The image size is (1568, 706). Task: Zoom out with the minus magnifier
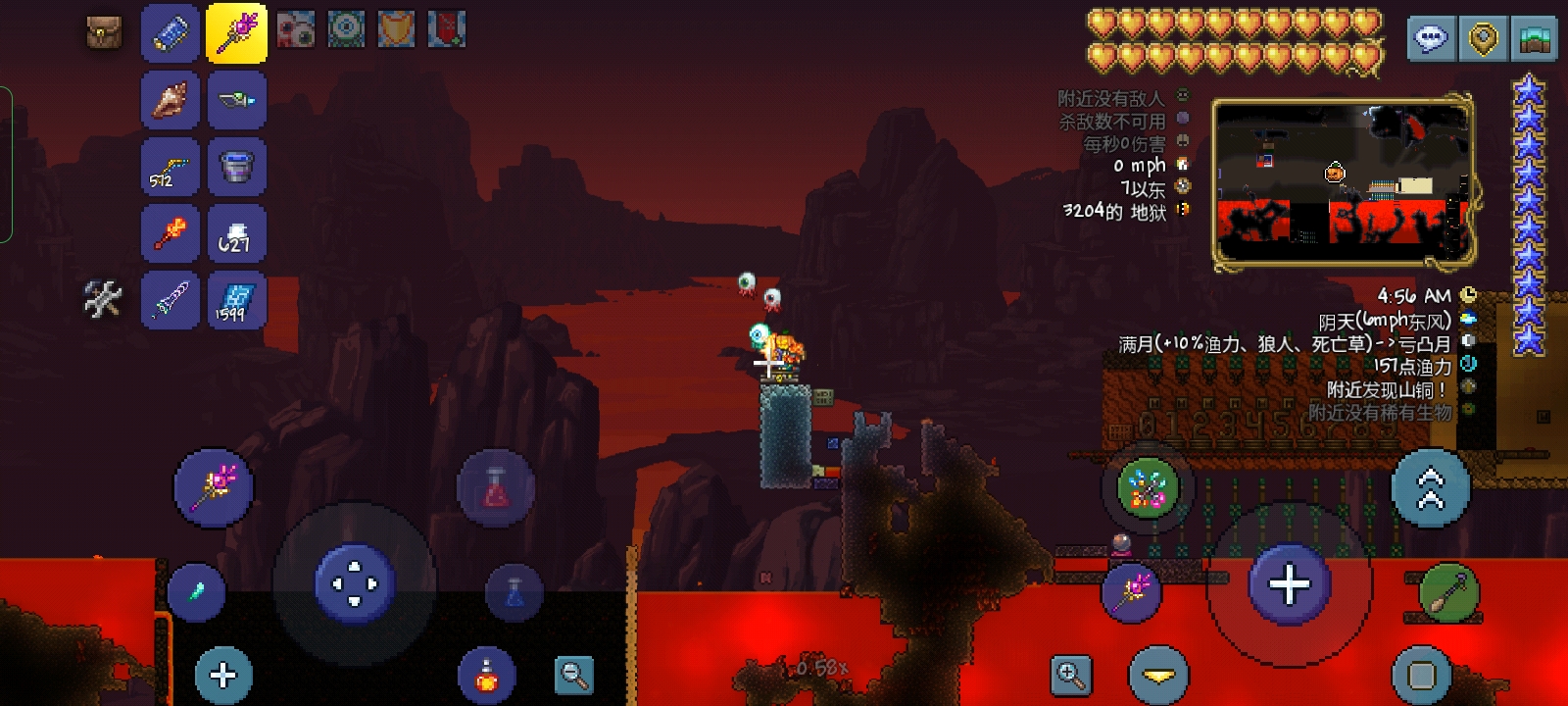[x=573, y=675]
